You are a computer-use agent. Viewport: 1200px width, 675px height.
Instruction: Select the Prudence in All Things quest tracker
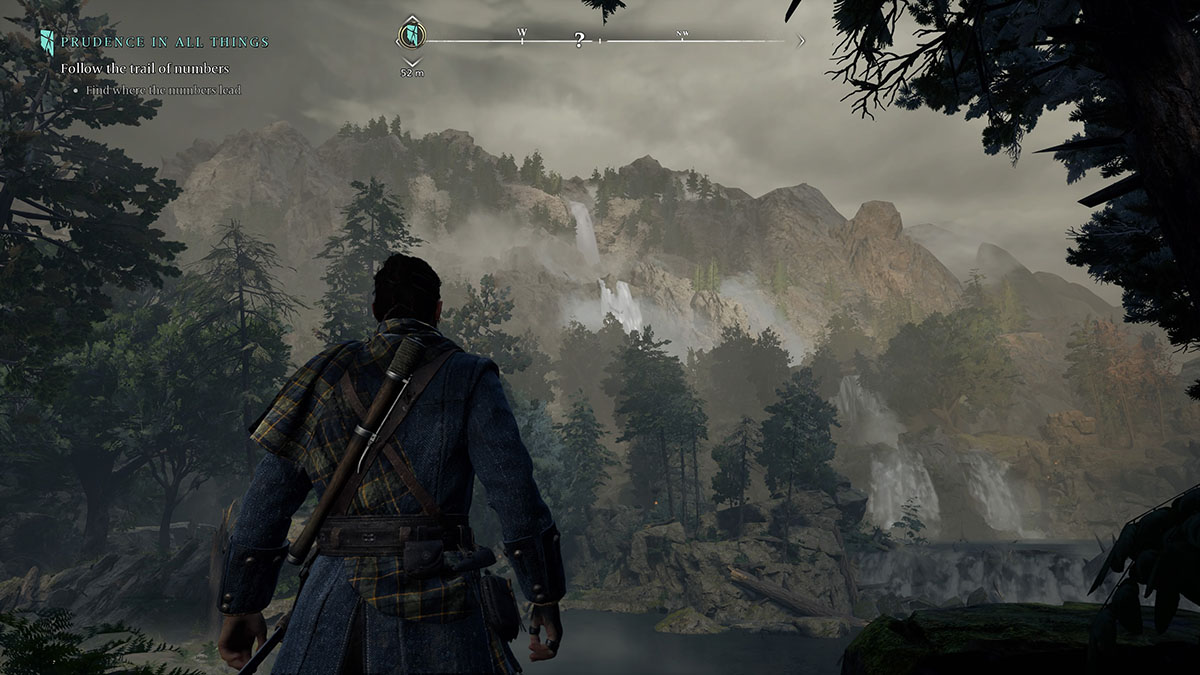coord(164,42)
